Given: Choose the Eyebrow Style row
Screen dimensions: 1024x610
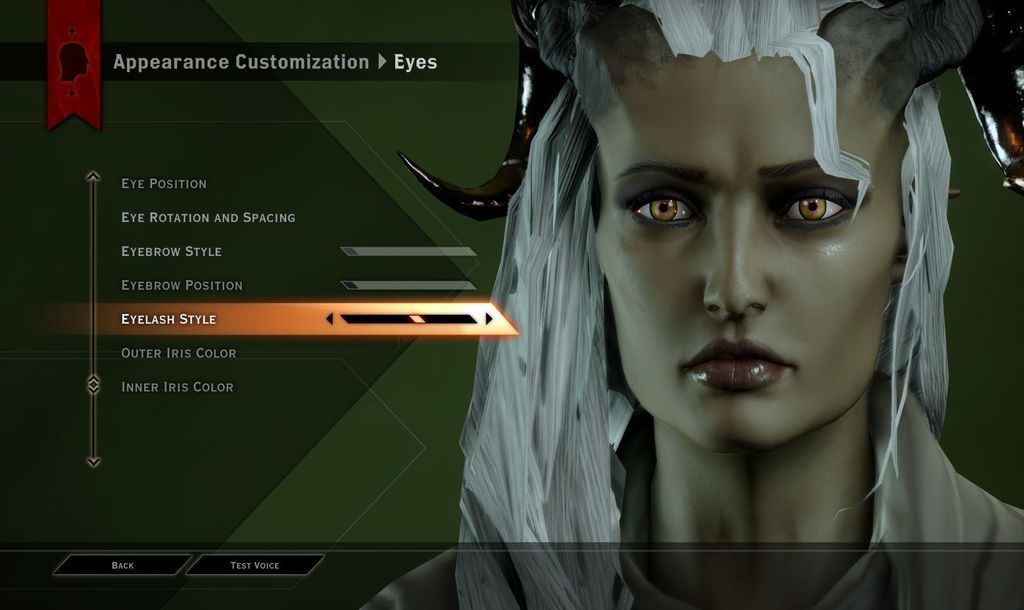Looking at the screenshot, I should (x=171, y=252).
